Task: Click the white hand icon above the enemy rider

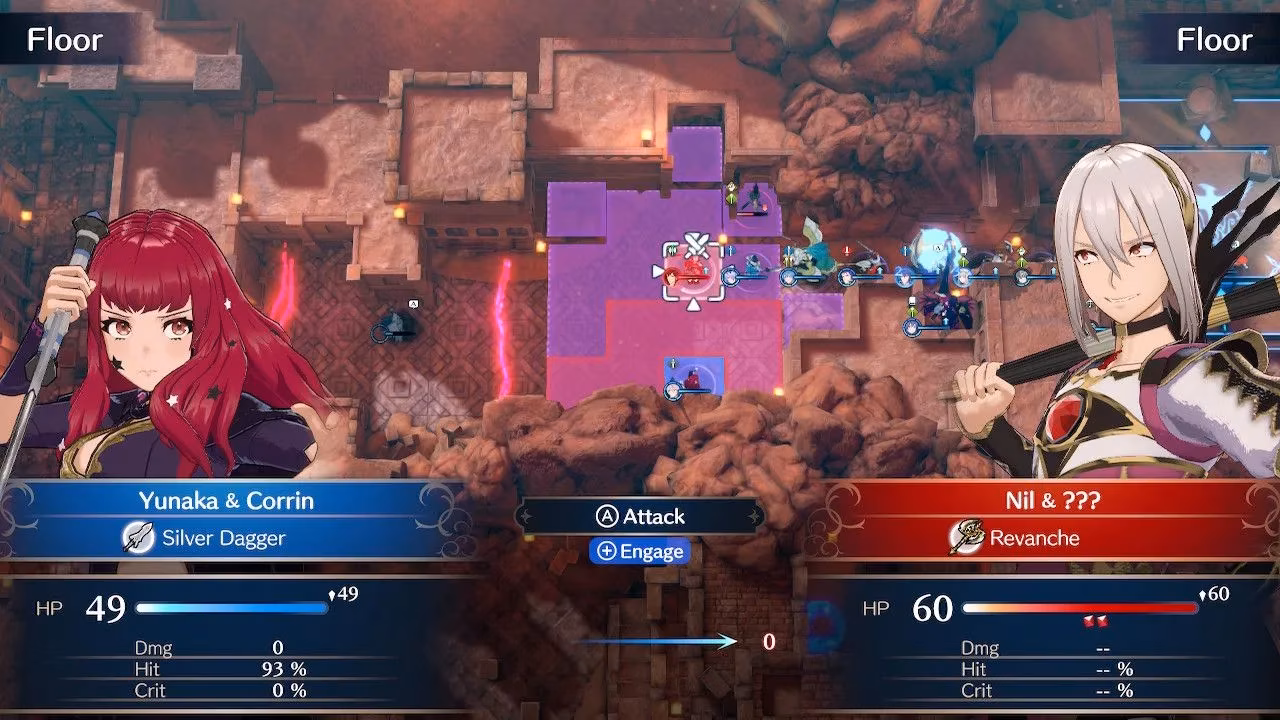Action: (910, 301)
